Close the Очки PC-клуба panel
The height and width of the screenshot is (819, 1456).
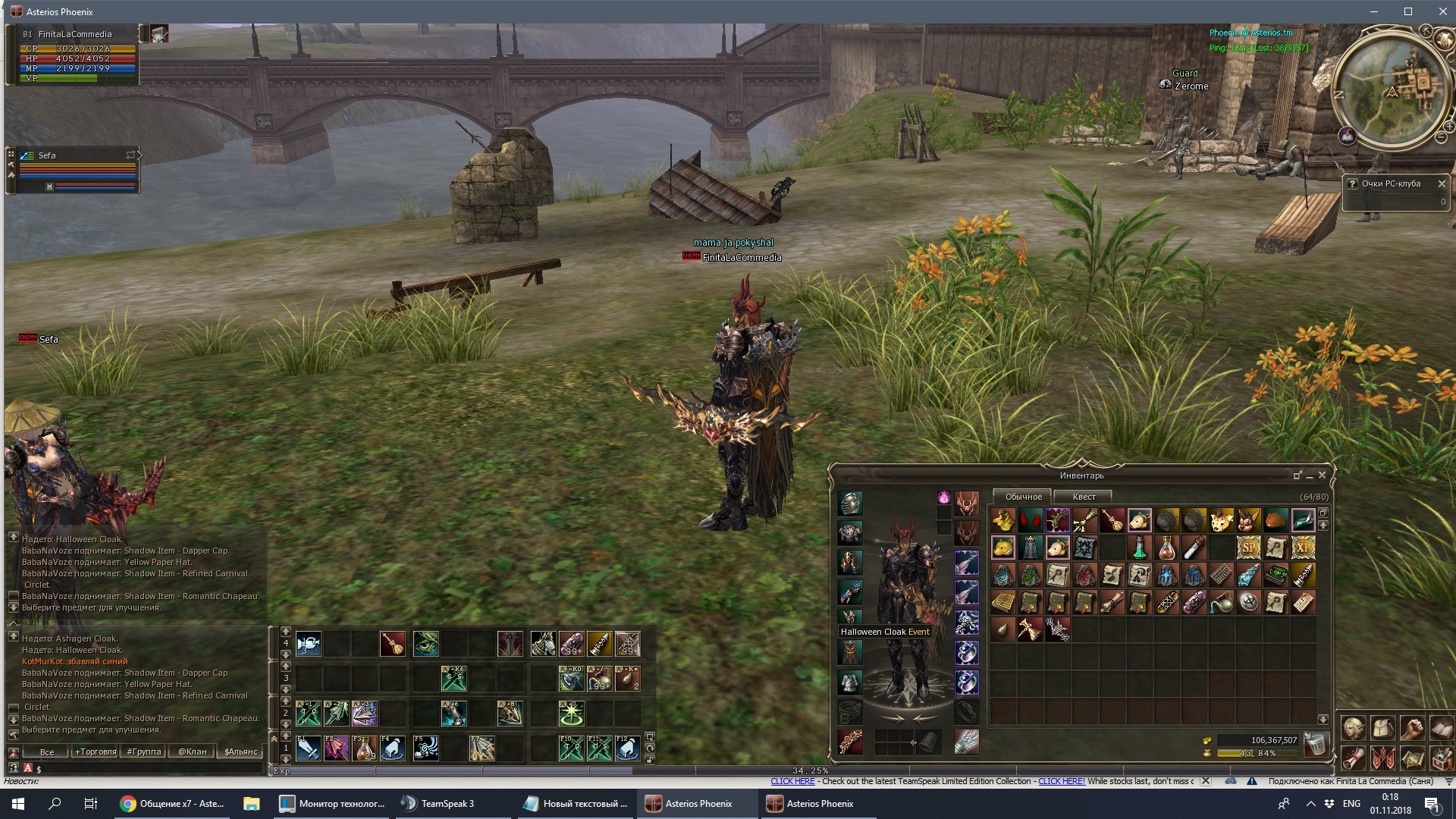tap(1442, 184)
